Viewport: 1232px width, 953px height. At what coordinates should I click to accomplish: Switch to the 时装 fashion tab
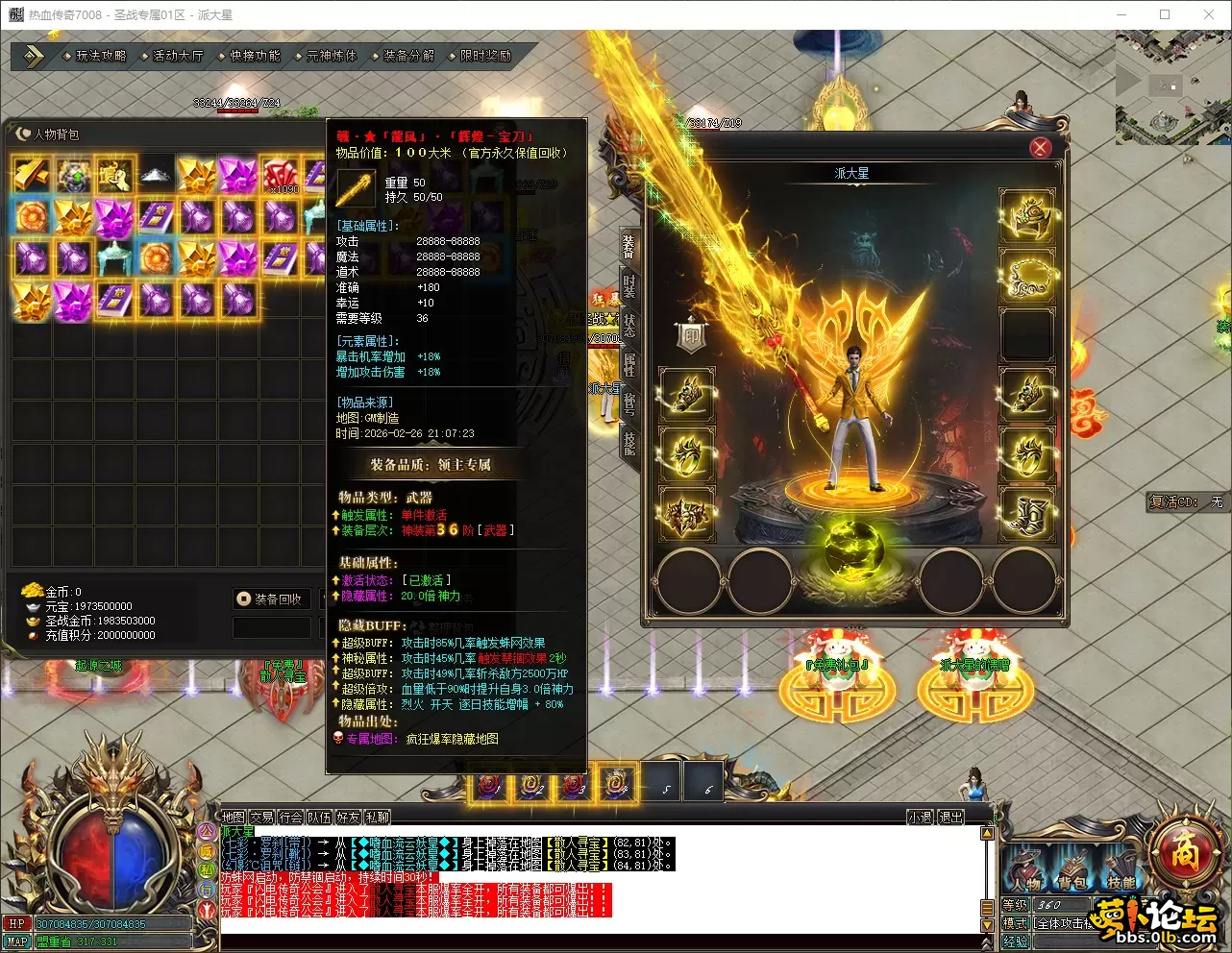629,286
